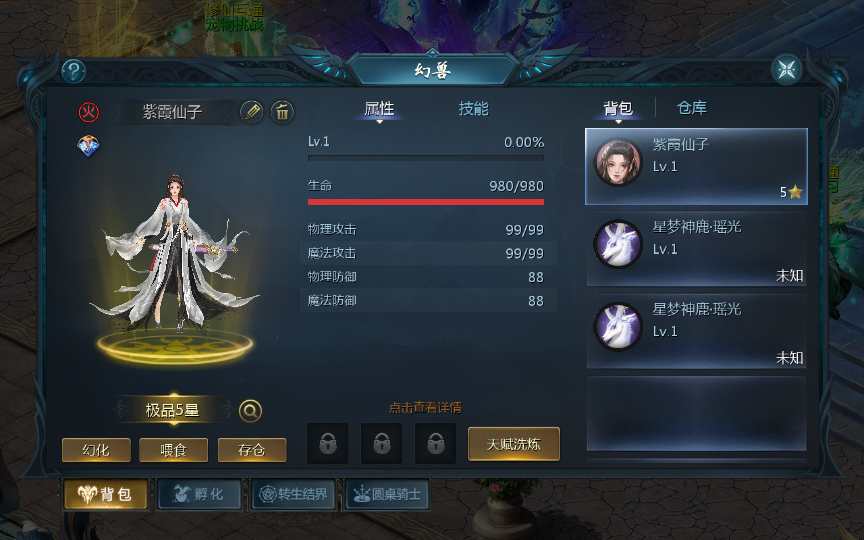The width and height of the screenshot is (864, 540).
Task: Store the pet using 存仓
Action: [x=251, y=450]
